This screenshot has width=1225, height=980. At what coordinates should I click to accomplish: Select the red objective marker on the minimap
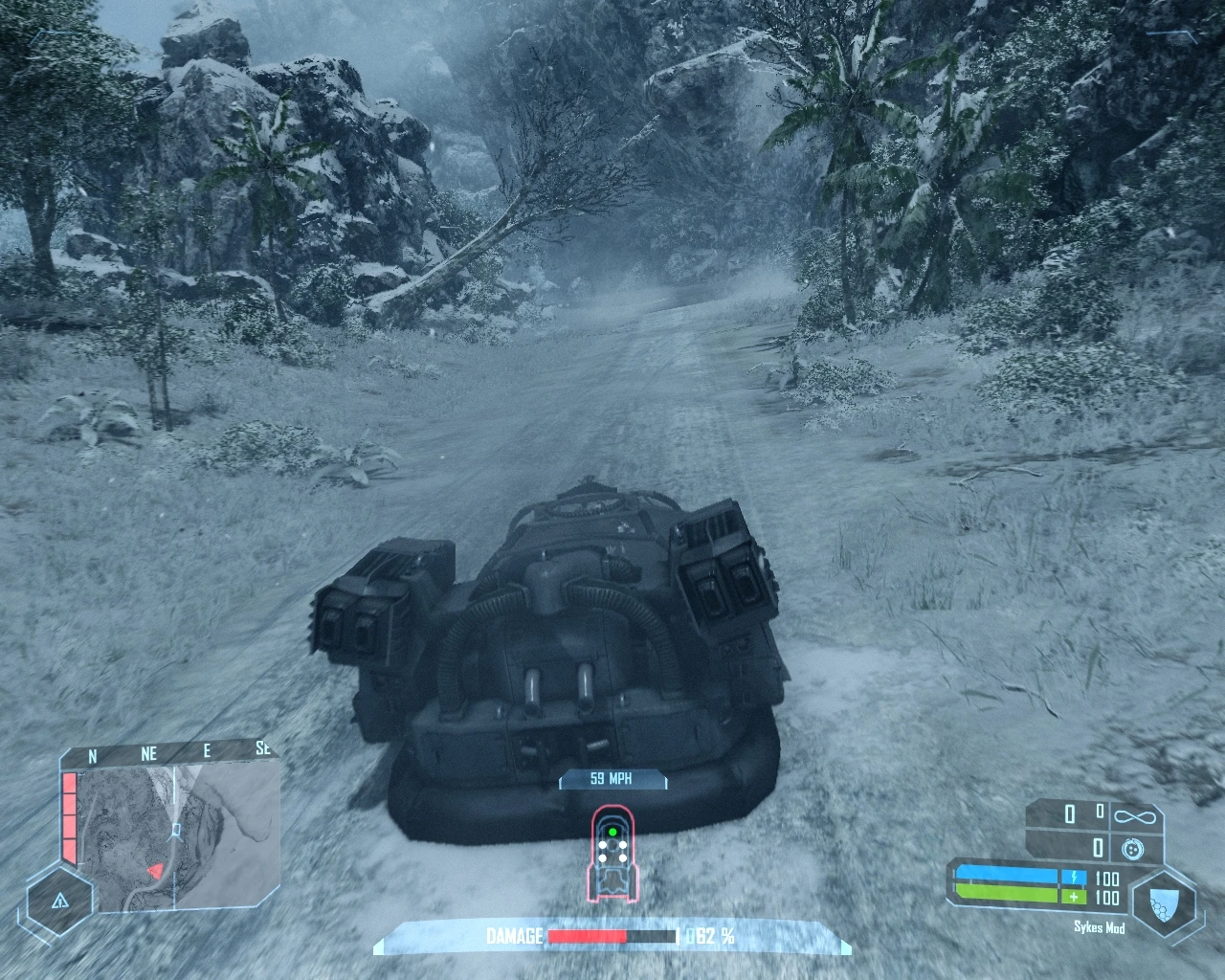pos(157,871)
